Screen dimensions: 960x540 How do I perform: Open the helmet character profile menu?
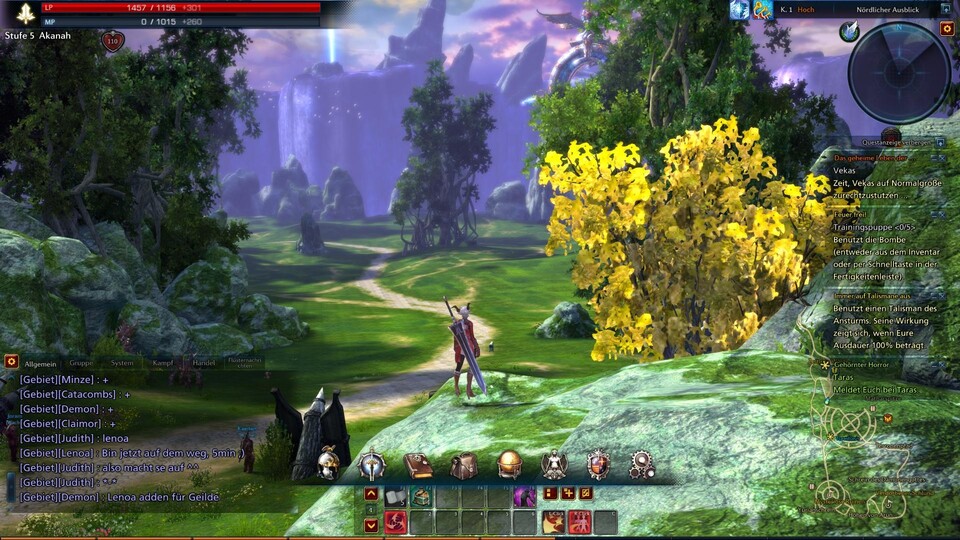point(328,465)
